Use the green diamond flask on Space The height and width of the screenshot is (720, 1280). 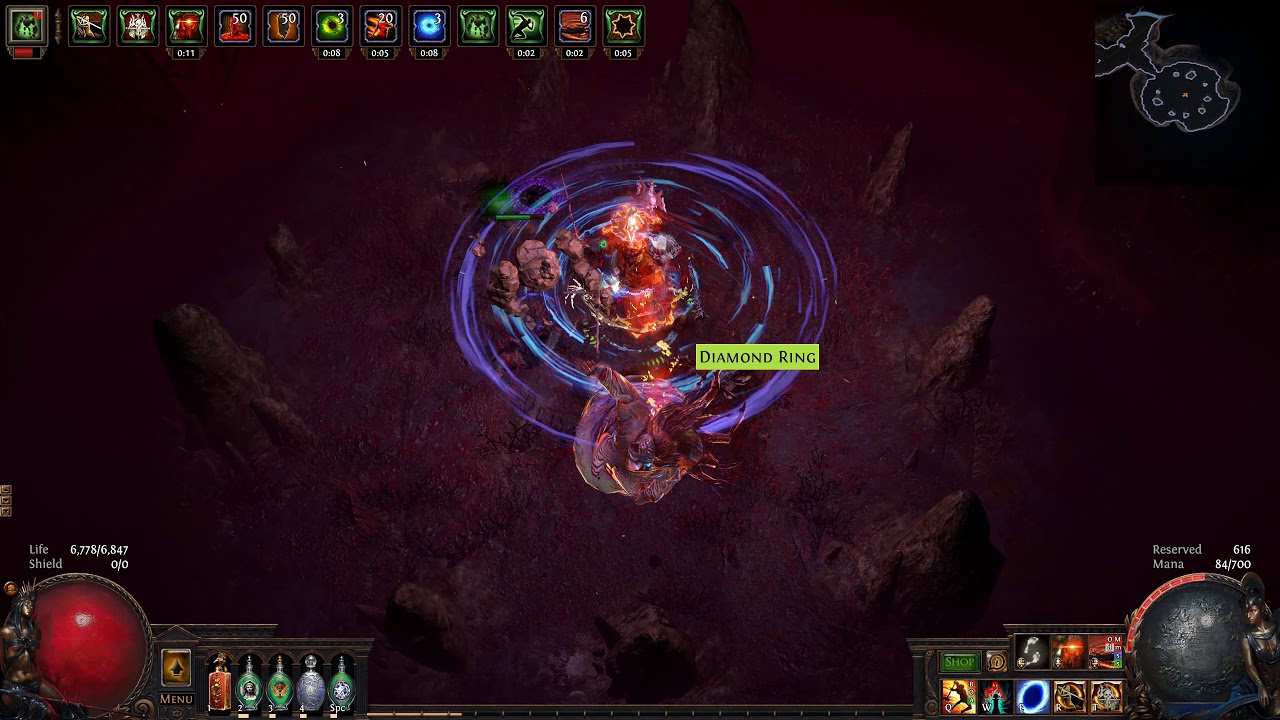click(x=342, y=685)
